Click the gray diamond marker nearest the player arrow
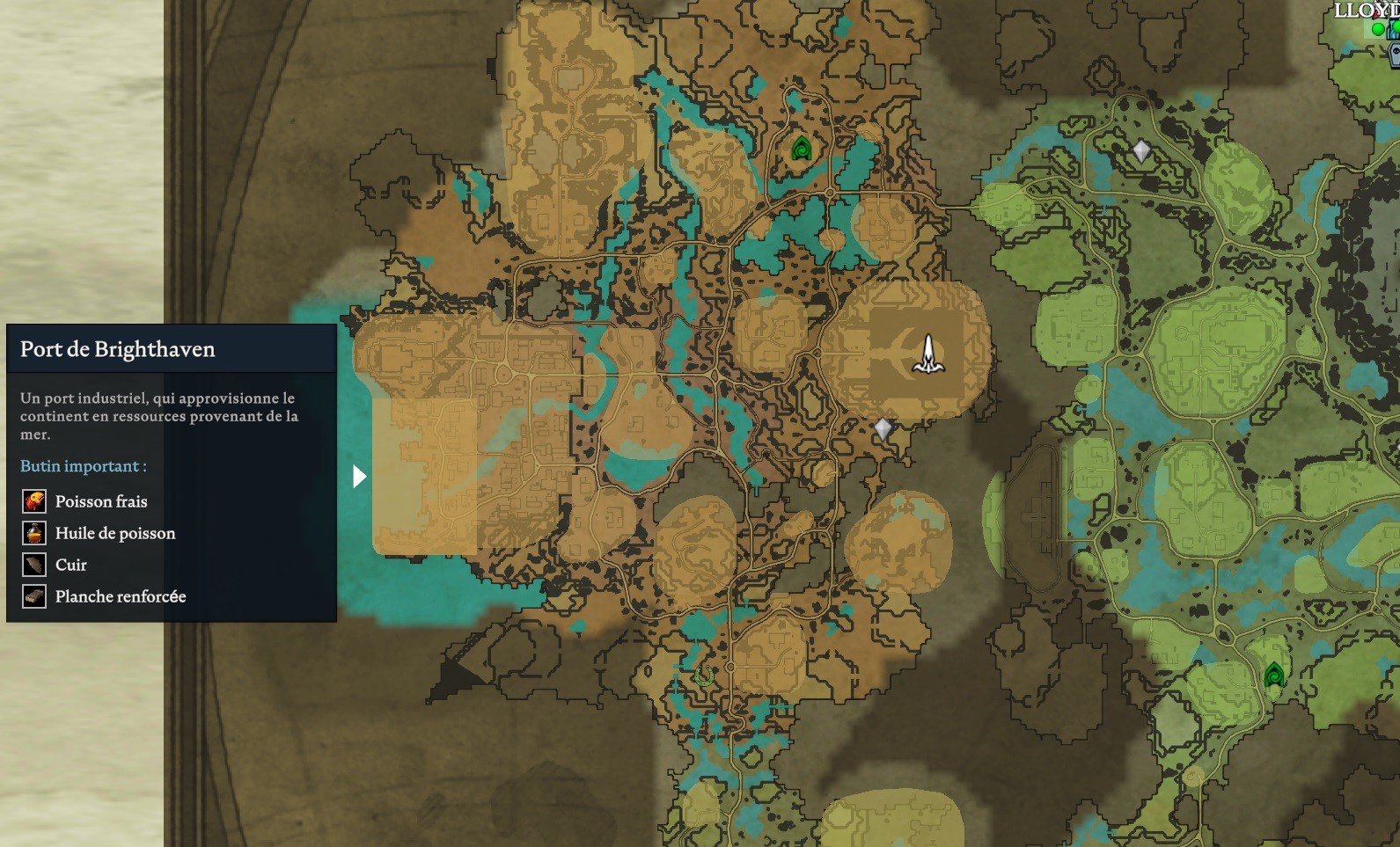 pyautogui.click(x=883, y=429)
